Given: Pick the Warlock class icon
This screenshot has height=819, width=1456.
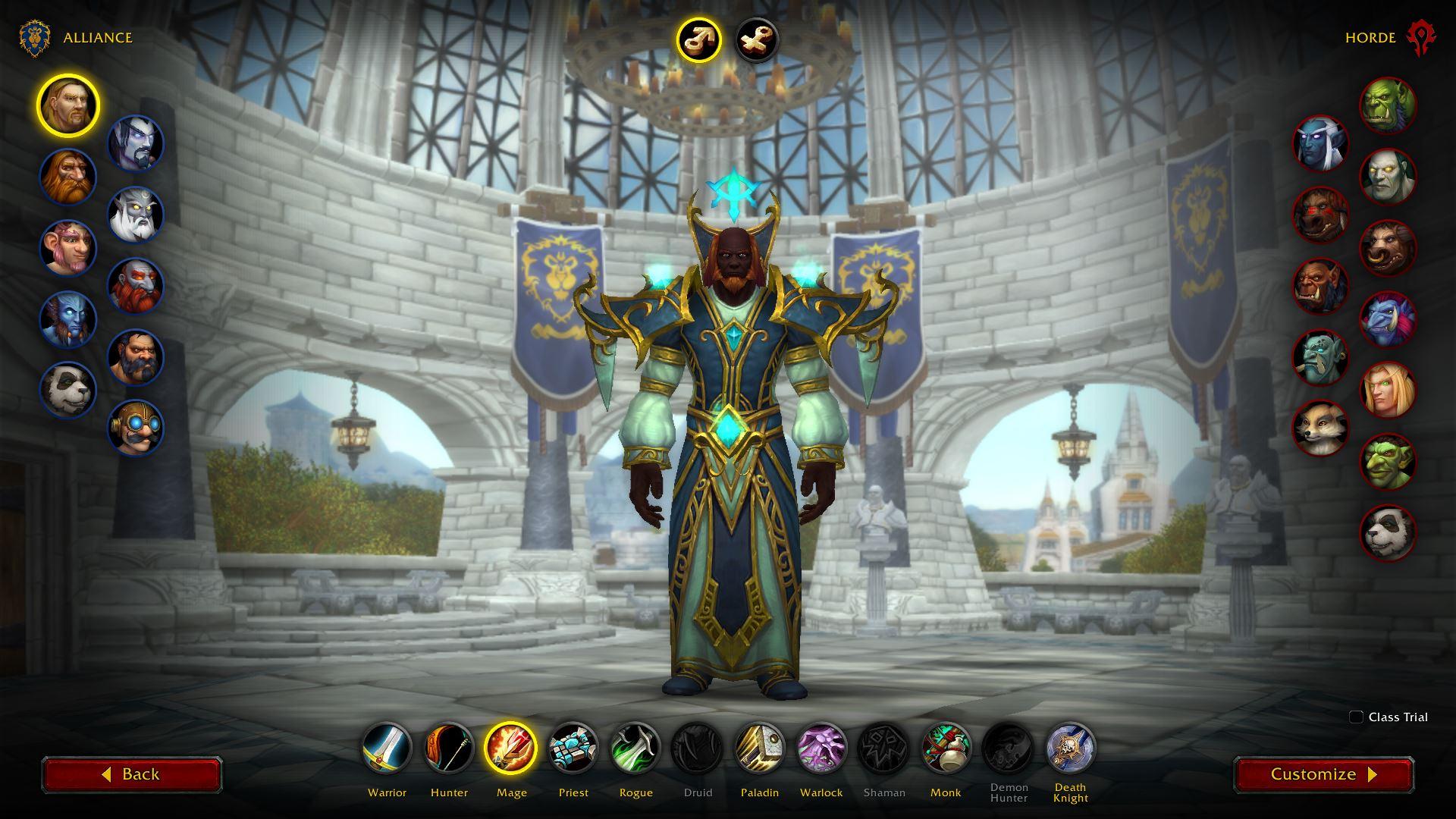Looking at the screenshot, I should coord(821,747).
